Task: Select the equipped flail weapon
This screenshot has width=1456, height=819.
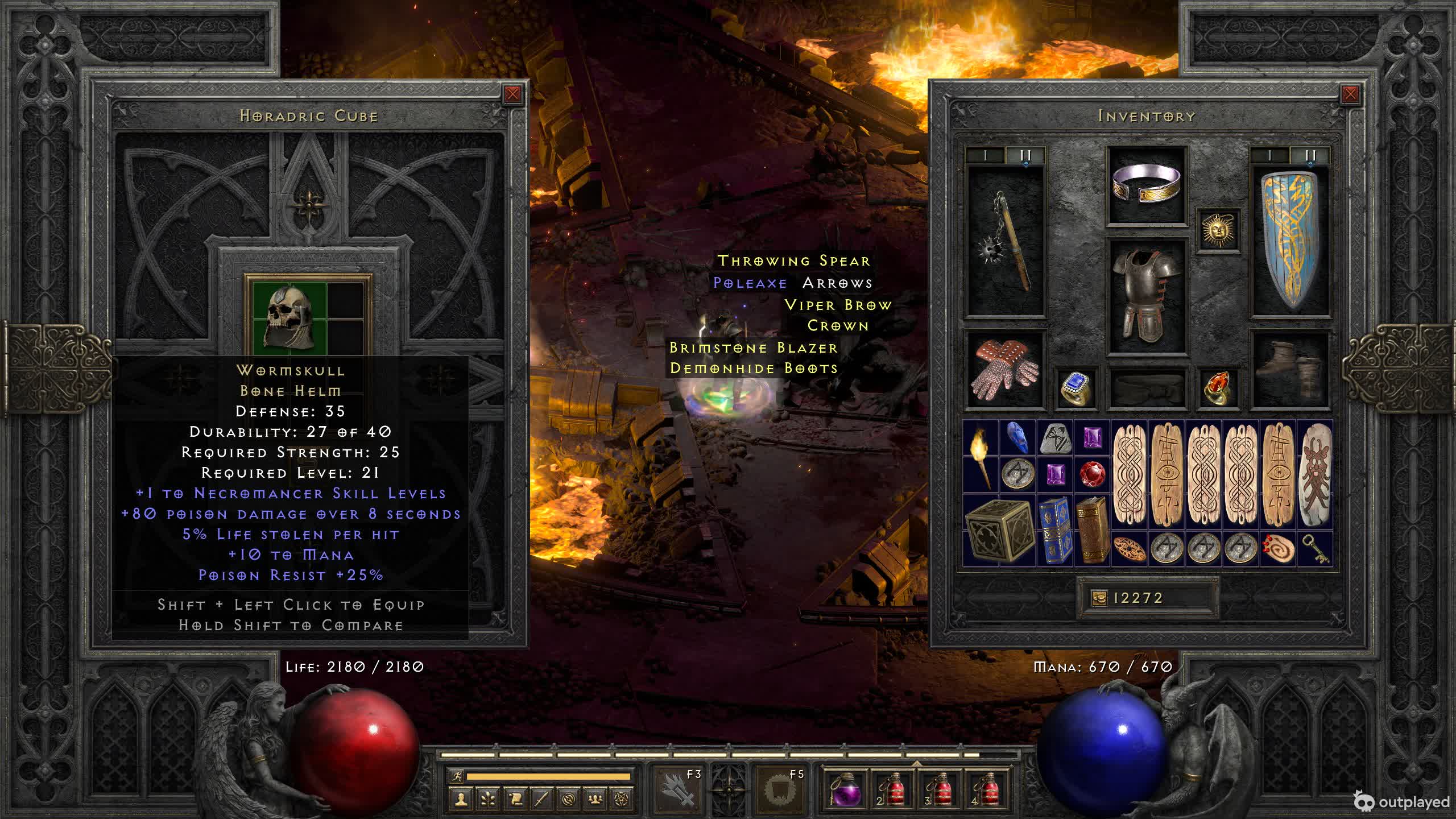Action: point(1005,241)
